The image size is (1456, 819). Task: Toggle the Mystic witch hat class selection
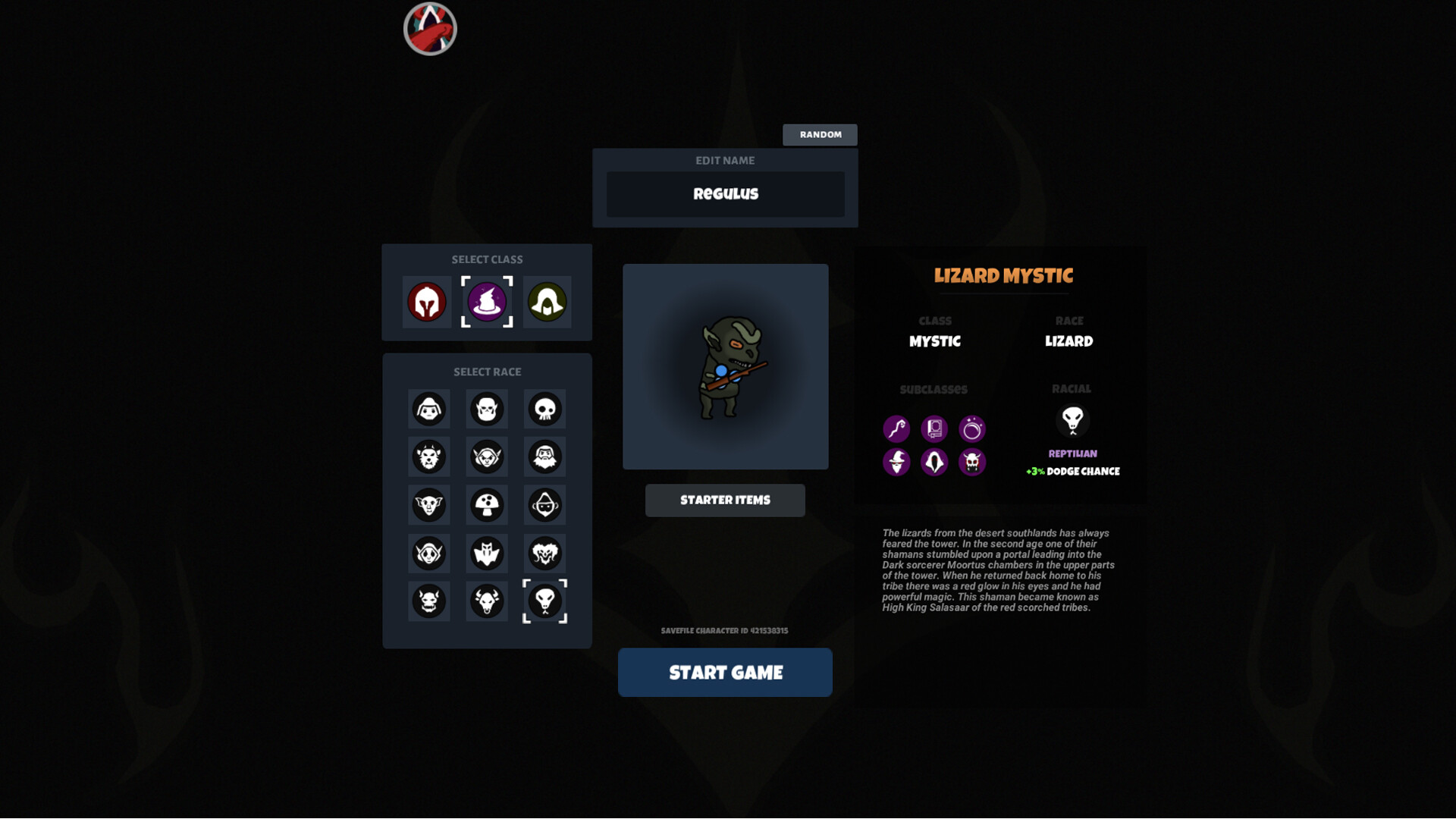pos(487,301)
